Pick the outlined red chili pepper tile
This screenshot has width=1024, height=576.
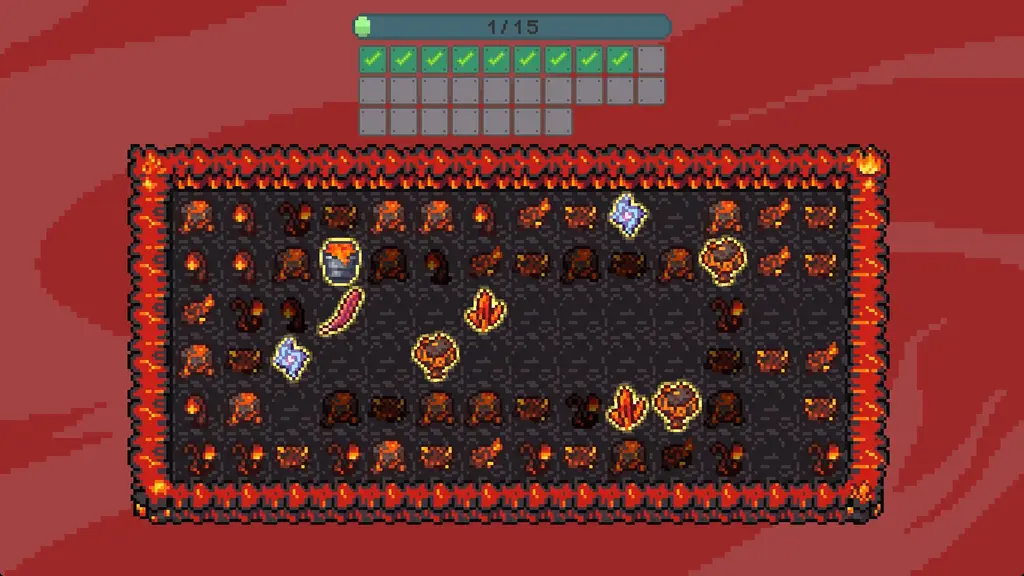[x=340, y=311]
